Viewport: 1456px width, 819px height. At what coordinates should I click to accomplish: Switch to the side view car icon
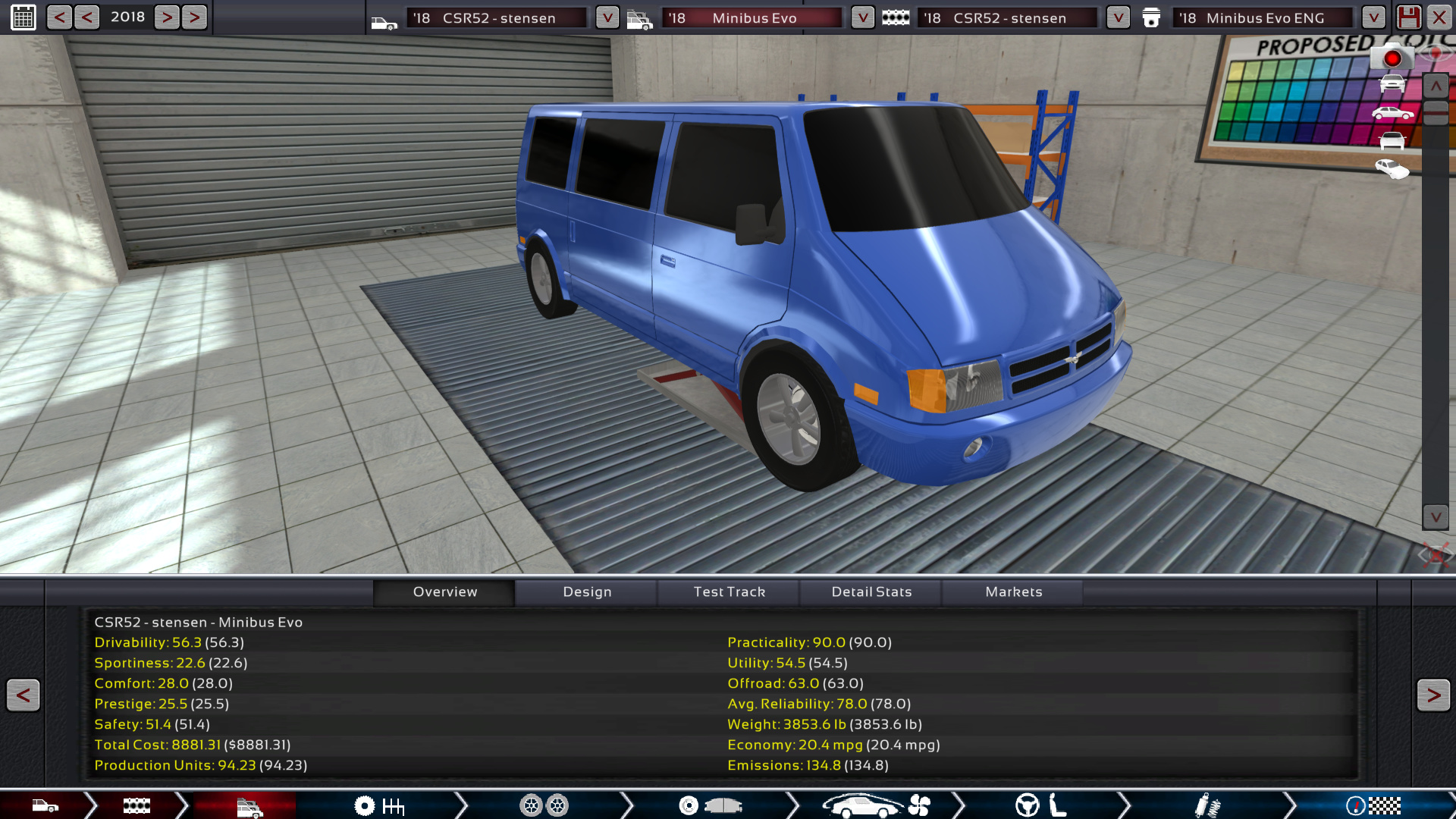(1392, 114)
